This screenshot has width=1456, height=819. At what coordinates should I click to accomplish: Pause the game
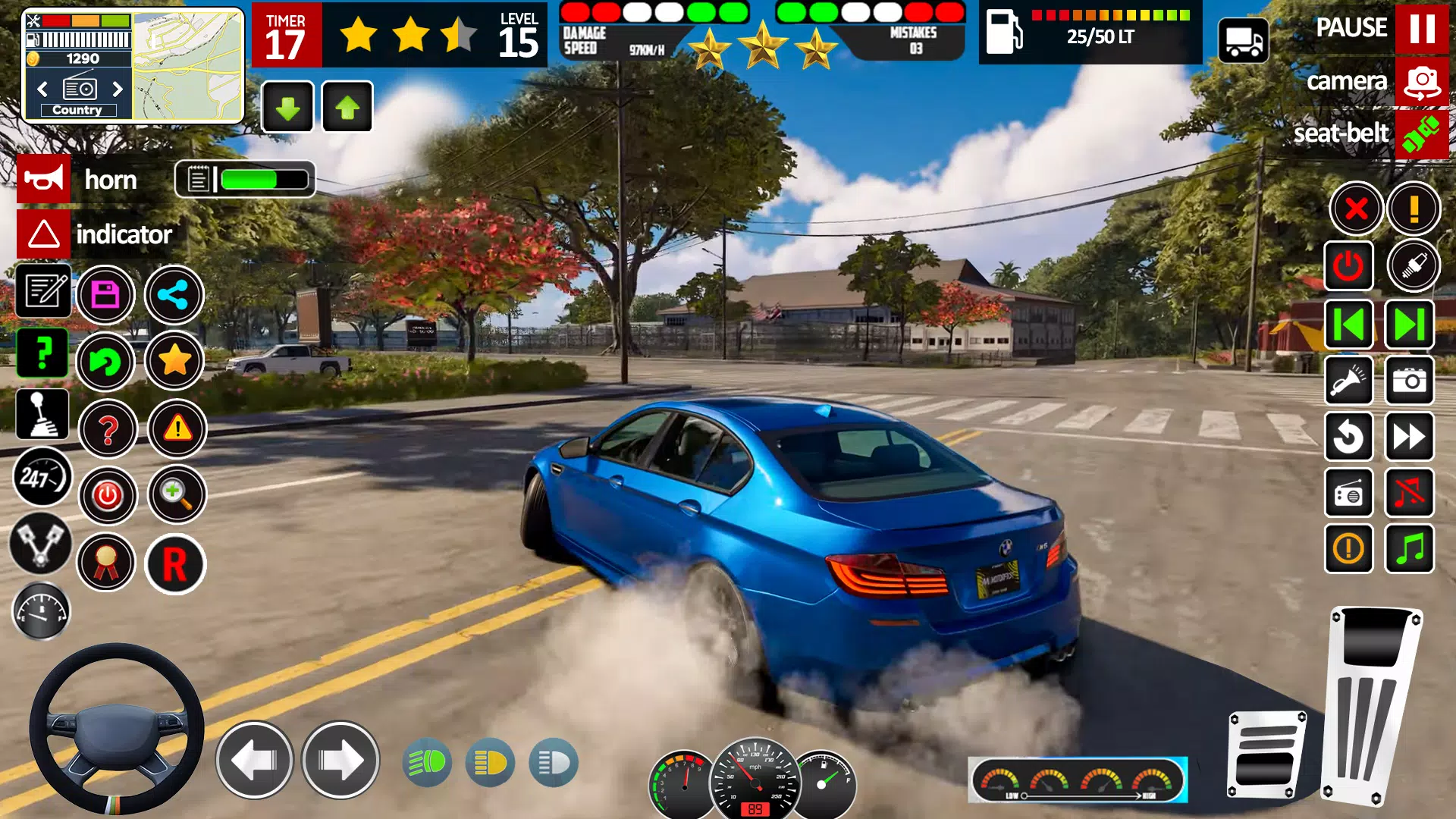(x=1421, y=28)
